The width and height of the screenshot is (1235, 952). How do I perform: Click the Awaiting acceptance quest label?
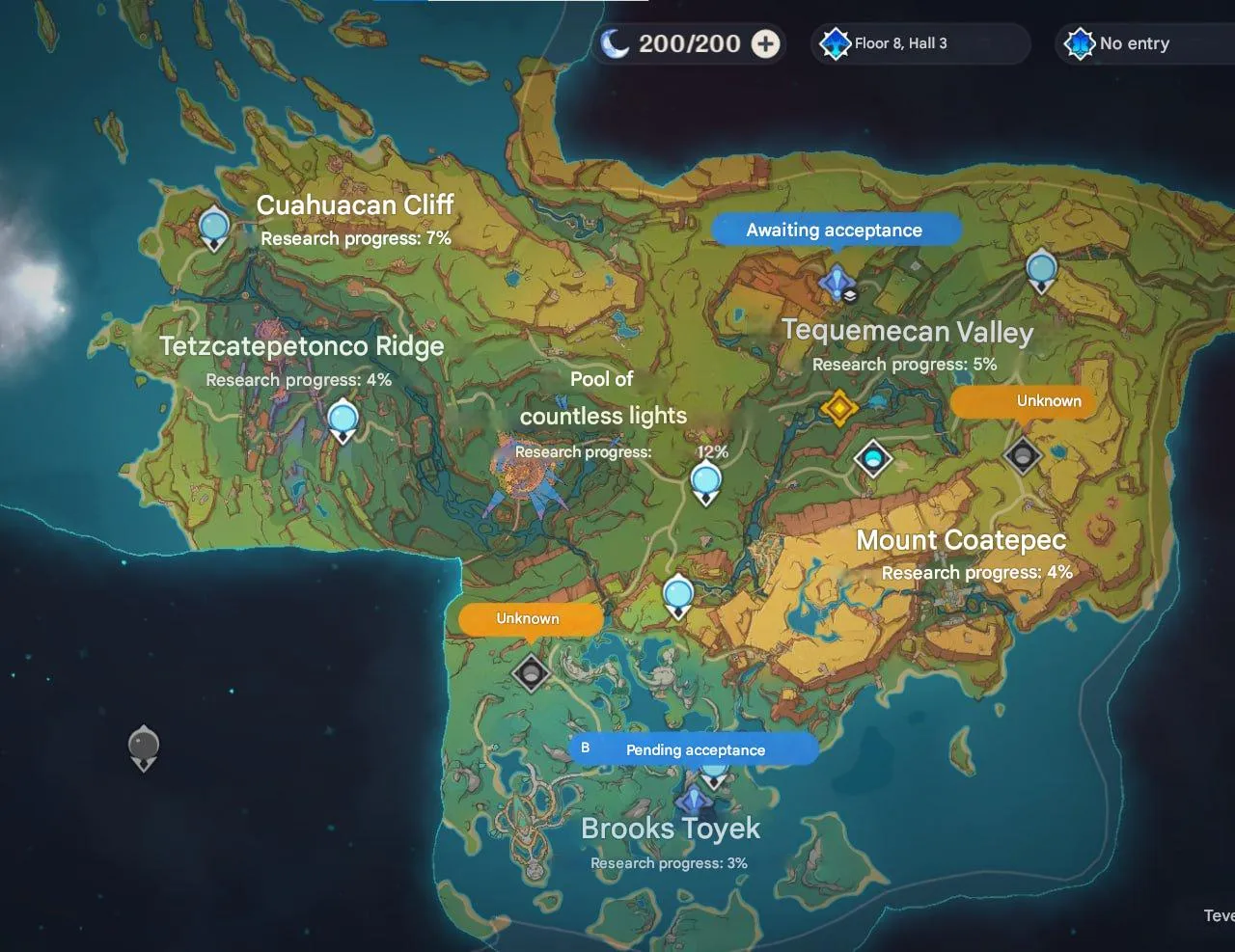click(835, 230)
